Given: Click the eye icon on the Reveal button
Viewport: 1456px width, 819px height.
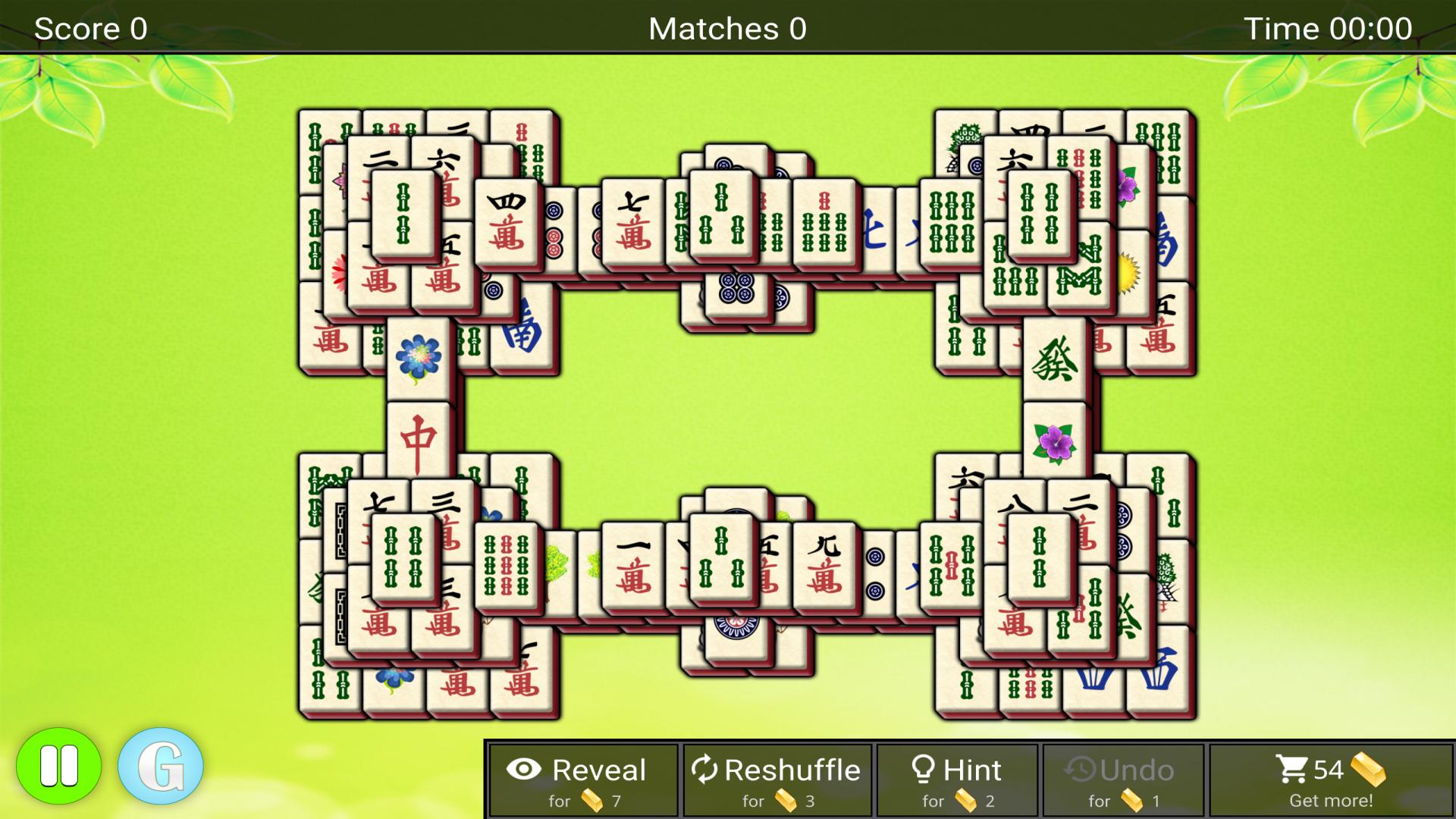Looking at the screenshot, I should [523, 769].
